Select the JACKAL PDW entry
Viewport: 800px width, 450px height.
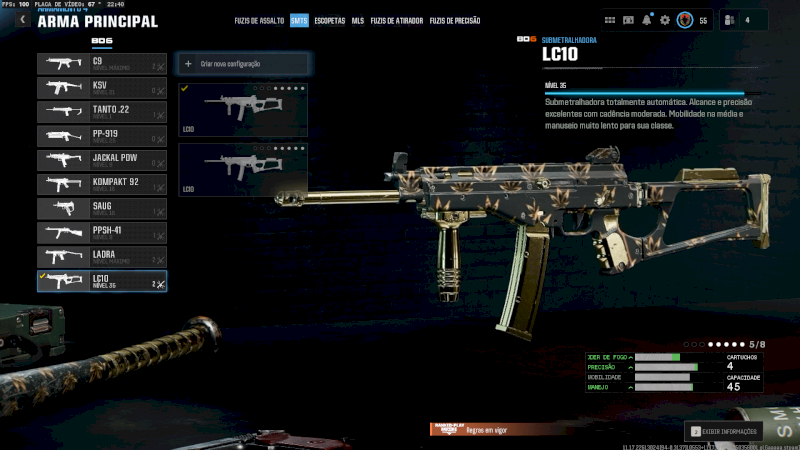click(x=102, y=160)
